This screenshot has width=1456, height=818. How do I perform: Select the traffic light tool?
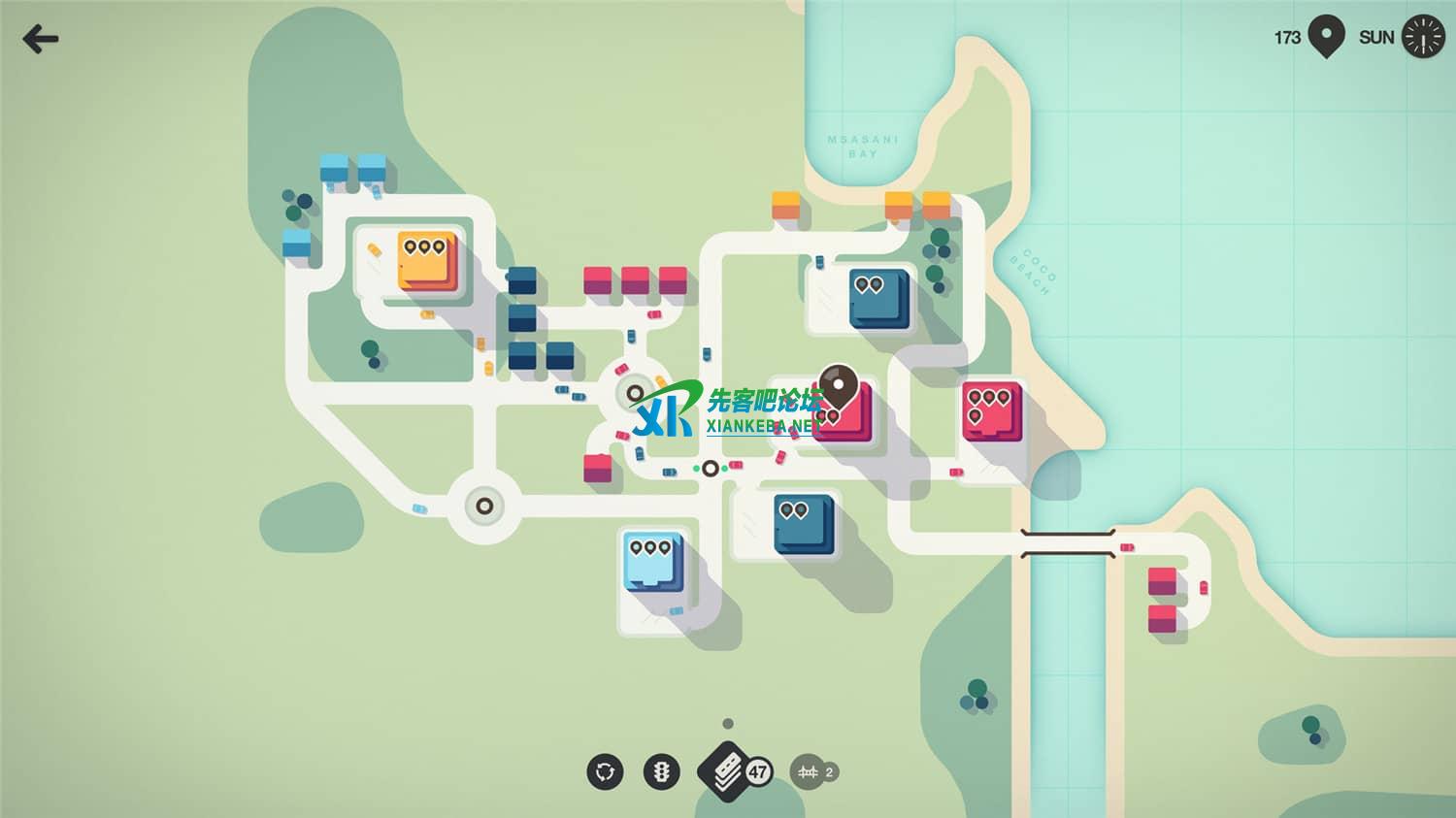[662, 772]
